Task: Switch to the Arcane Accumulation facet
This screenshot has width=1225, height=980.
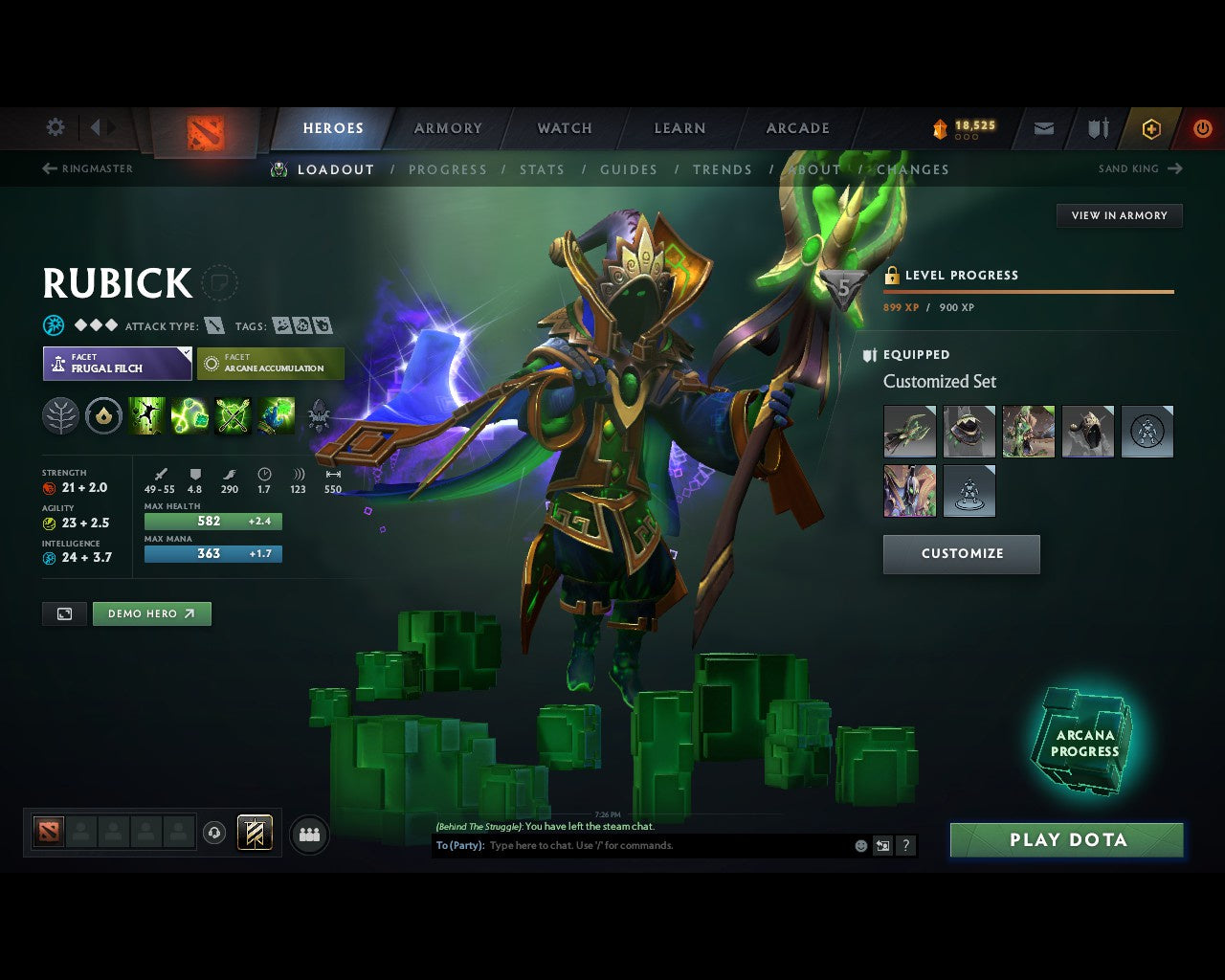Action: 271,364
